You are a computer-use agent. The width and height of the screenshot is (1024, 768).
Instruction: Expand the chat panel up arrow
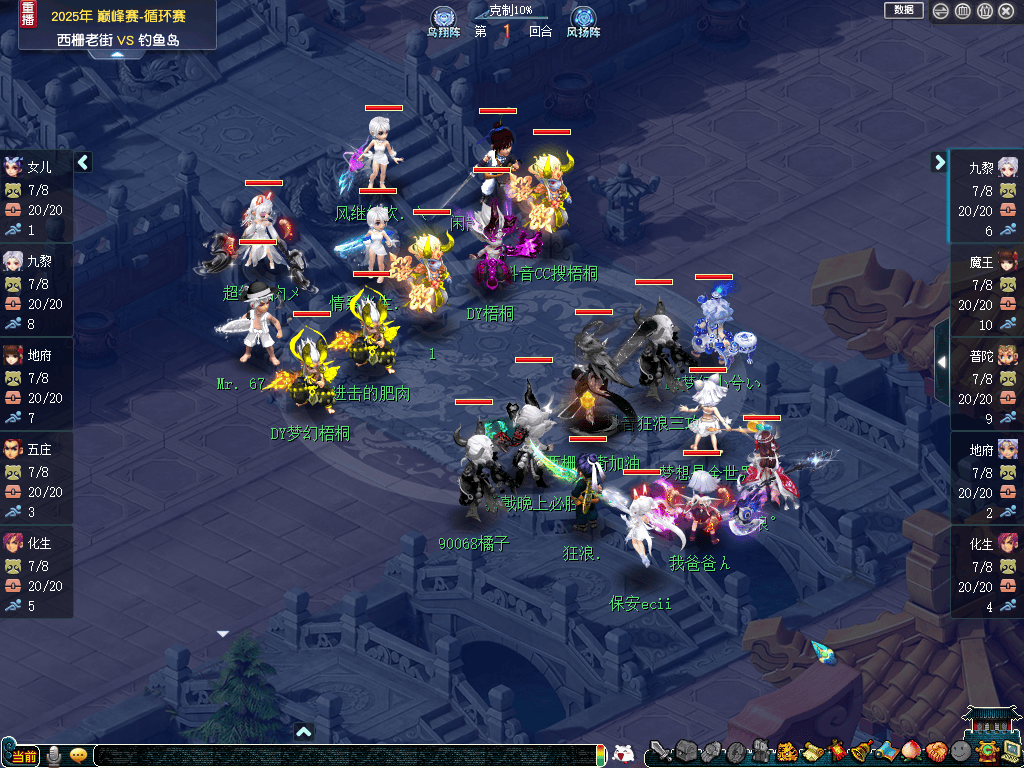point(304,732)
